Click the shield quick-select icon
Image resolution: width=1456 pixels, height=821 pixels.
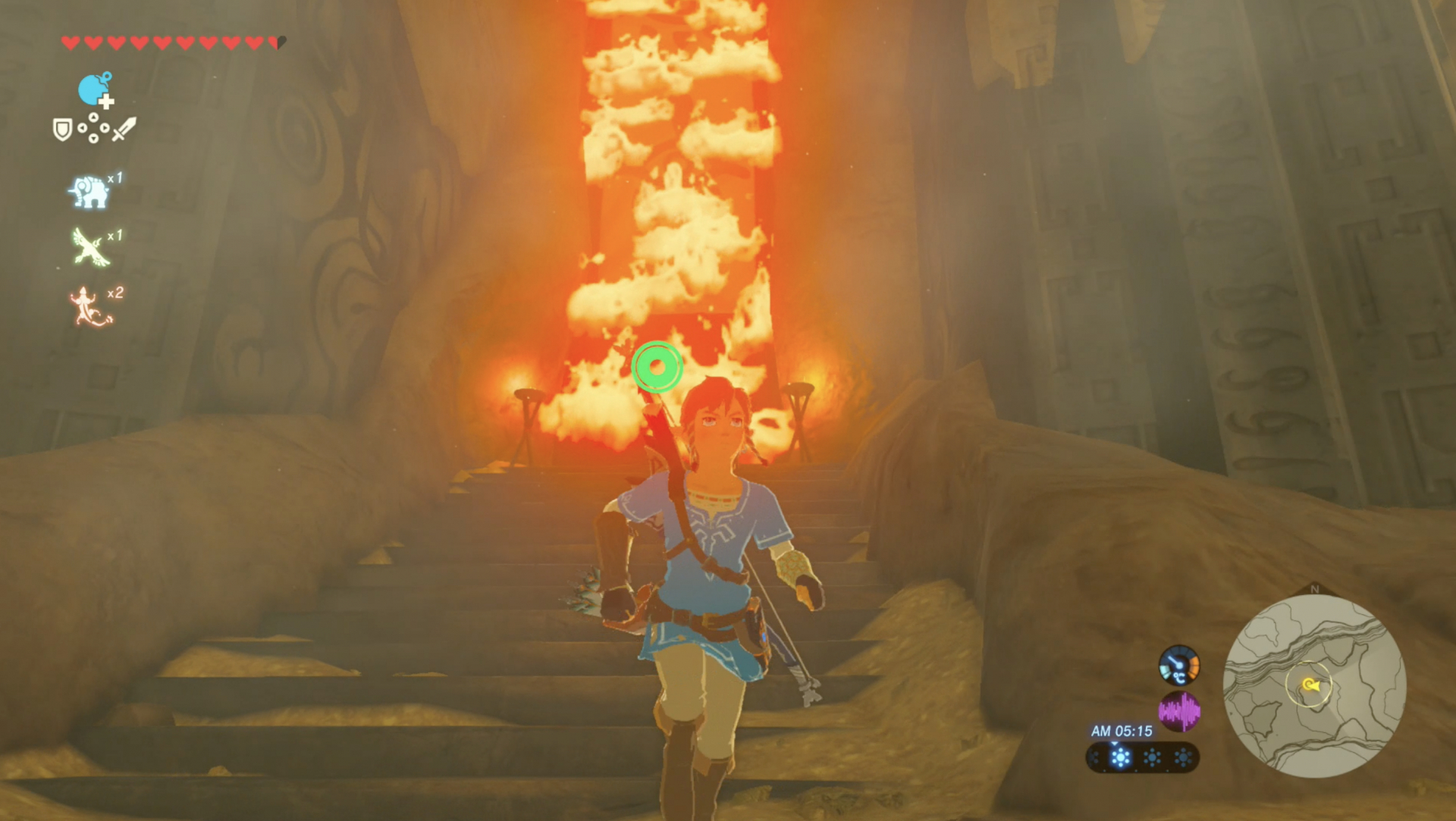(x=62, y=130)
